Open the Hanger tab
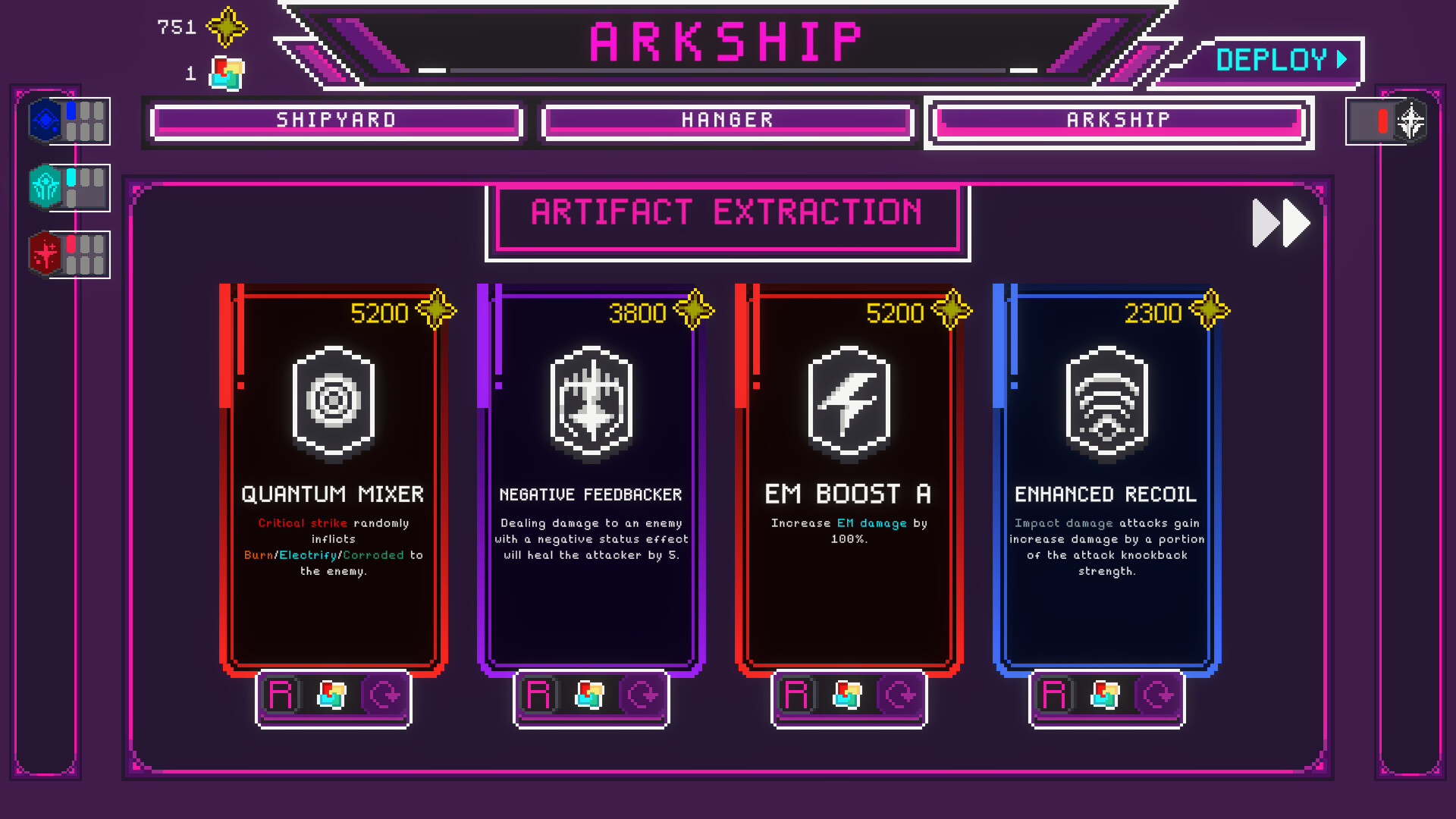 pyautogui.click(x=726, y=120)
